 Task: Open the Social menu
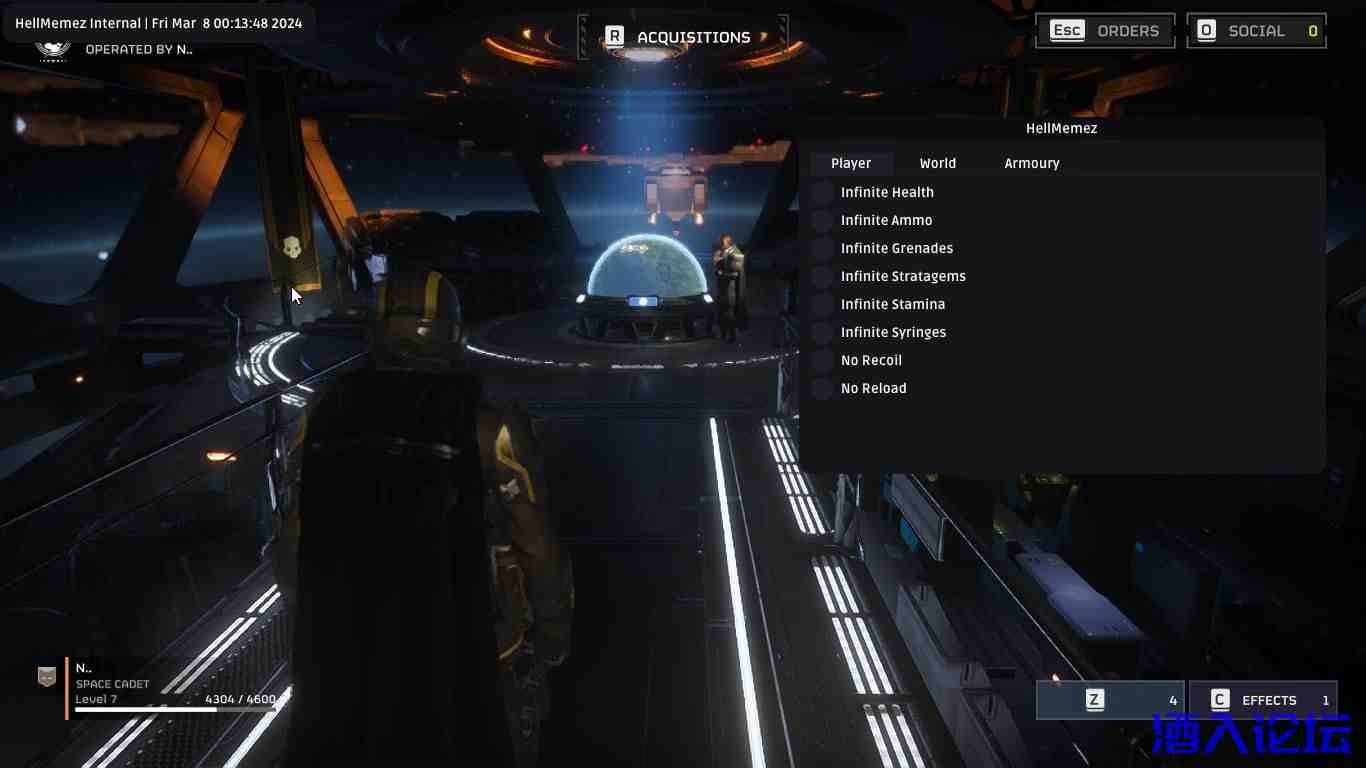pyautogui.click(x=1256, y=31)
